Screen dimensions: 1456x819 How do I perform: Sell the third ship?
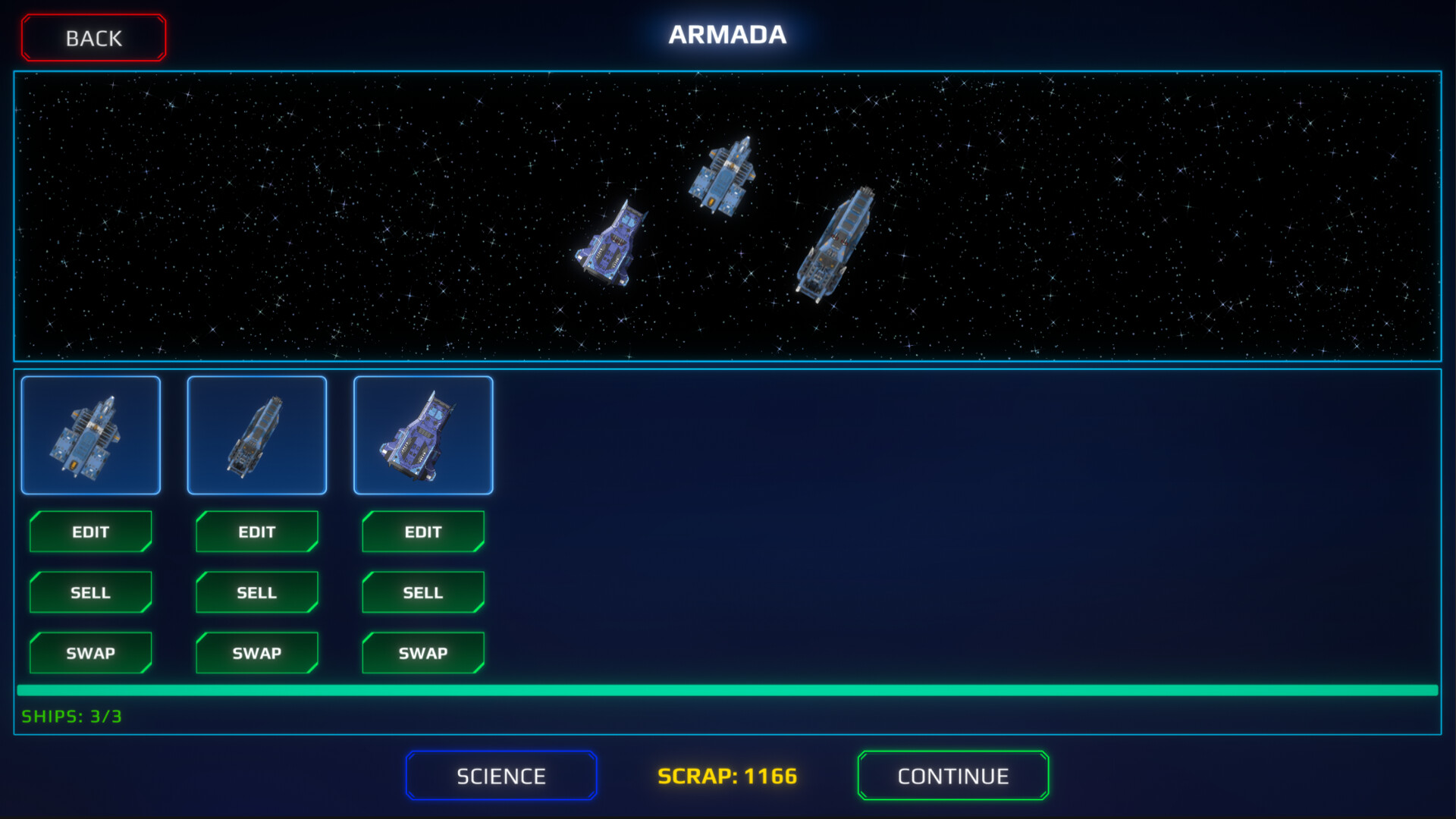tap(422, 592)
